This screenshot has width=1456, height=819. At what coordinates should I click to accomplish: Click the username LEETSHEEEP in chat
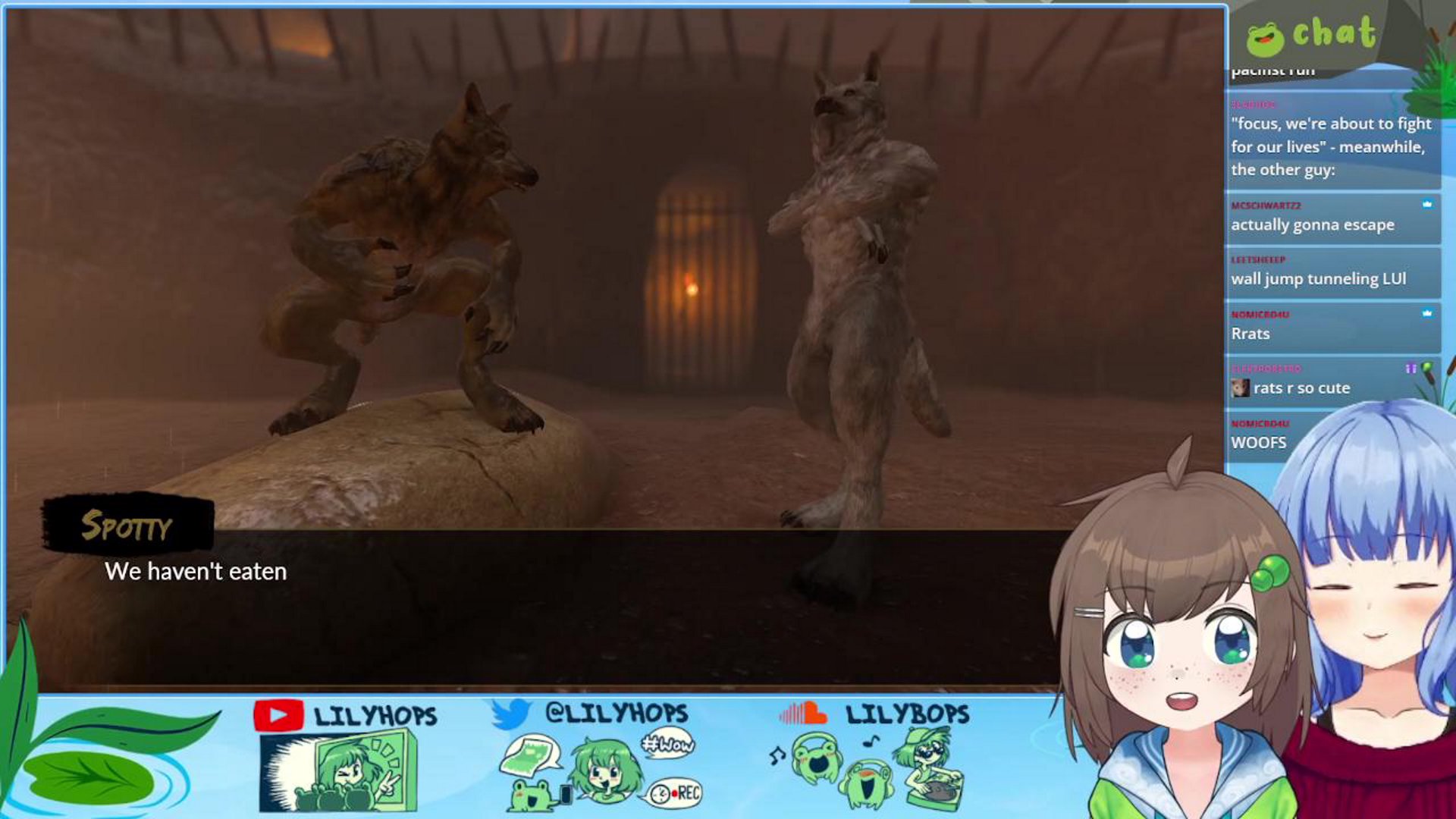pos(1259,259)
